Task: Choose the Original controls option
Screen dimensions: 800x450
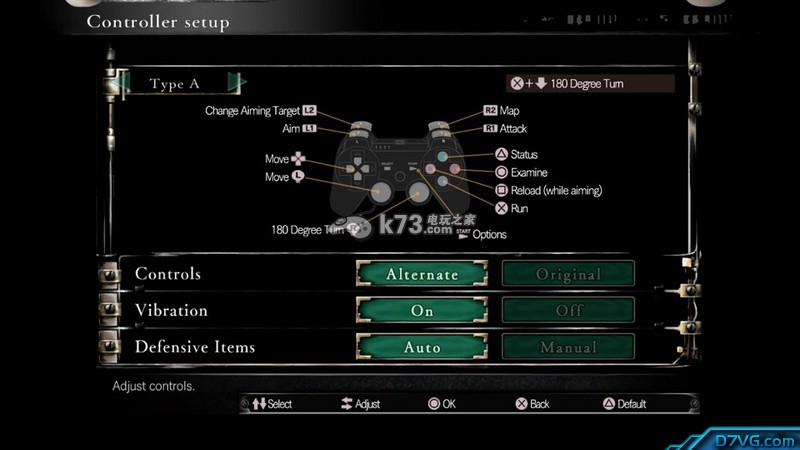Action: 568,274
